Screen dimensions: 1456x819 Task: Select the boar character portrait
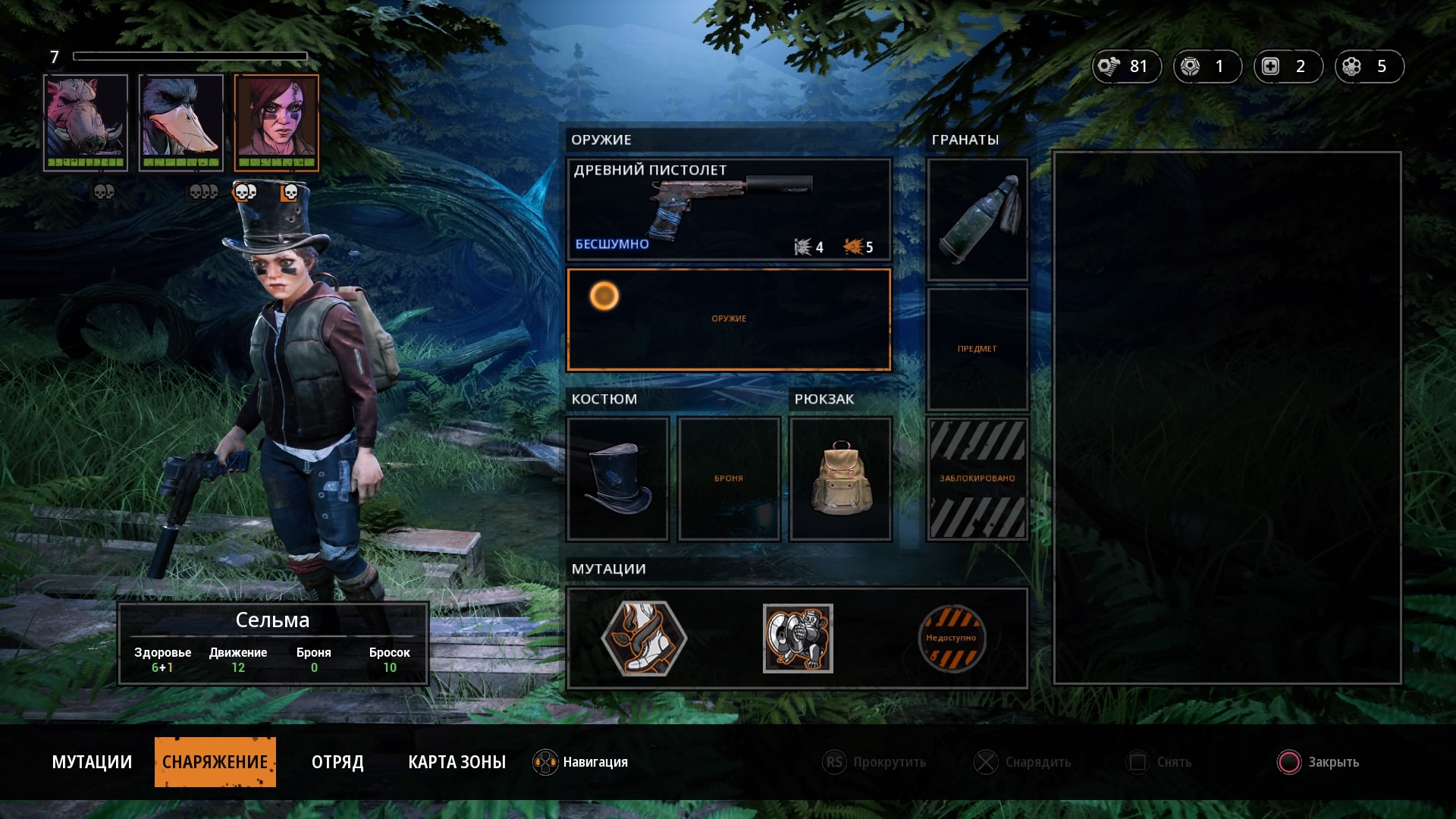pyautogui.click(x=86, y=122)
